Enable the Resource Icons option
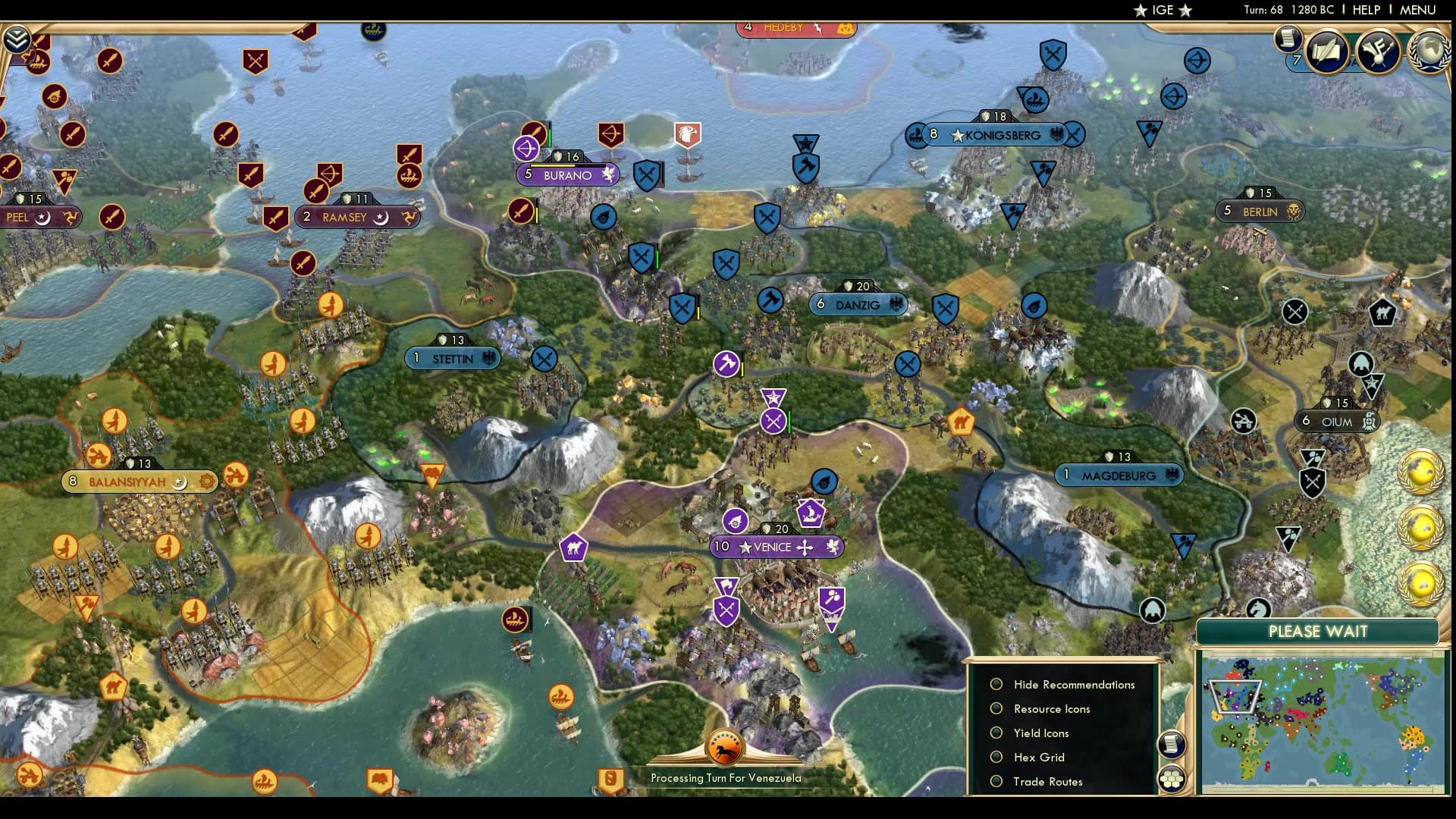 point(996,708)
